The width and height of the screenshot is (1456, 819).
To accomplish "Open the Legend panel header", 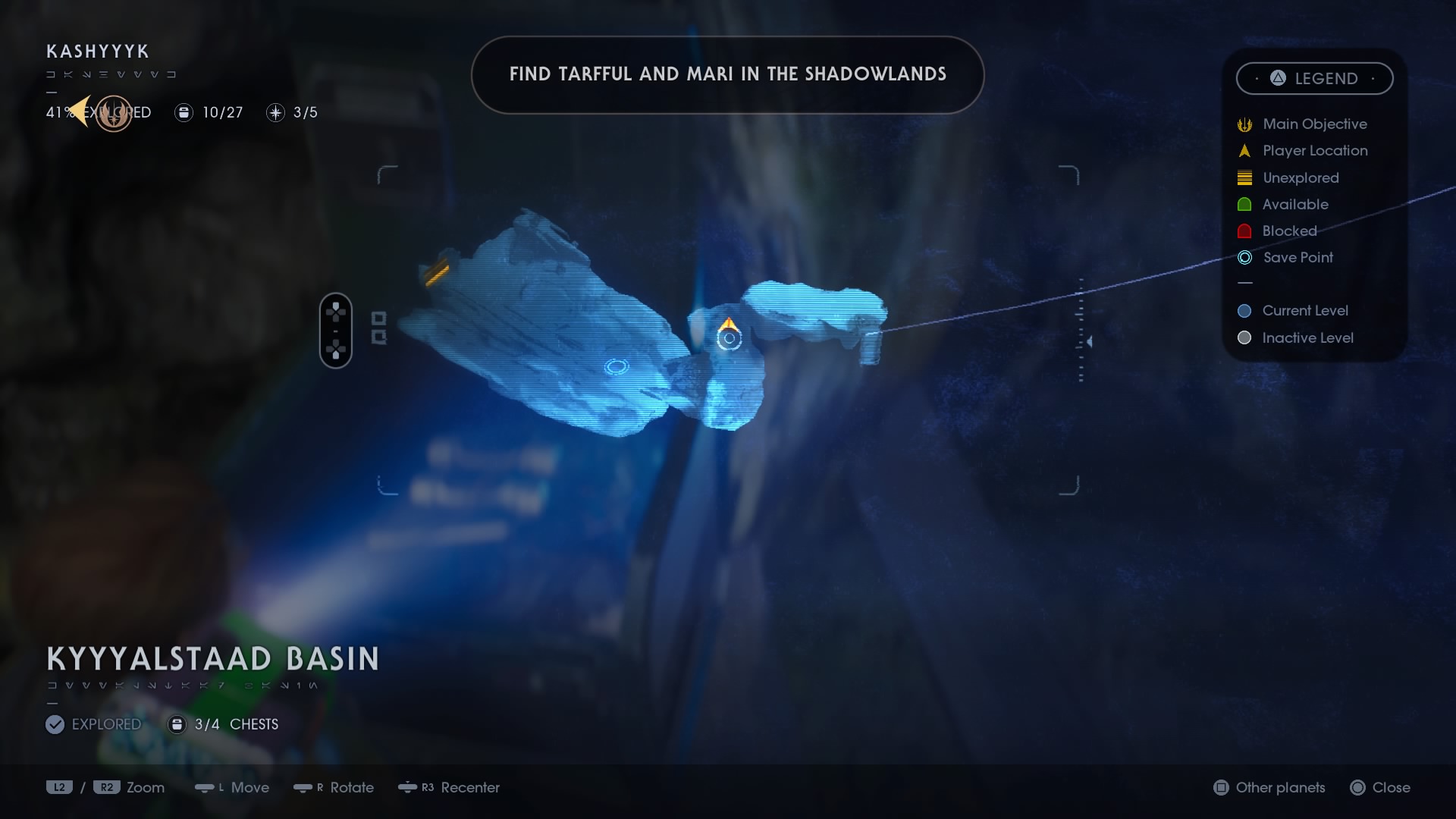I will [1314, 78].
